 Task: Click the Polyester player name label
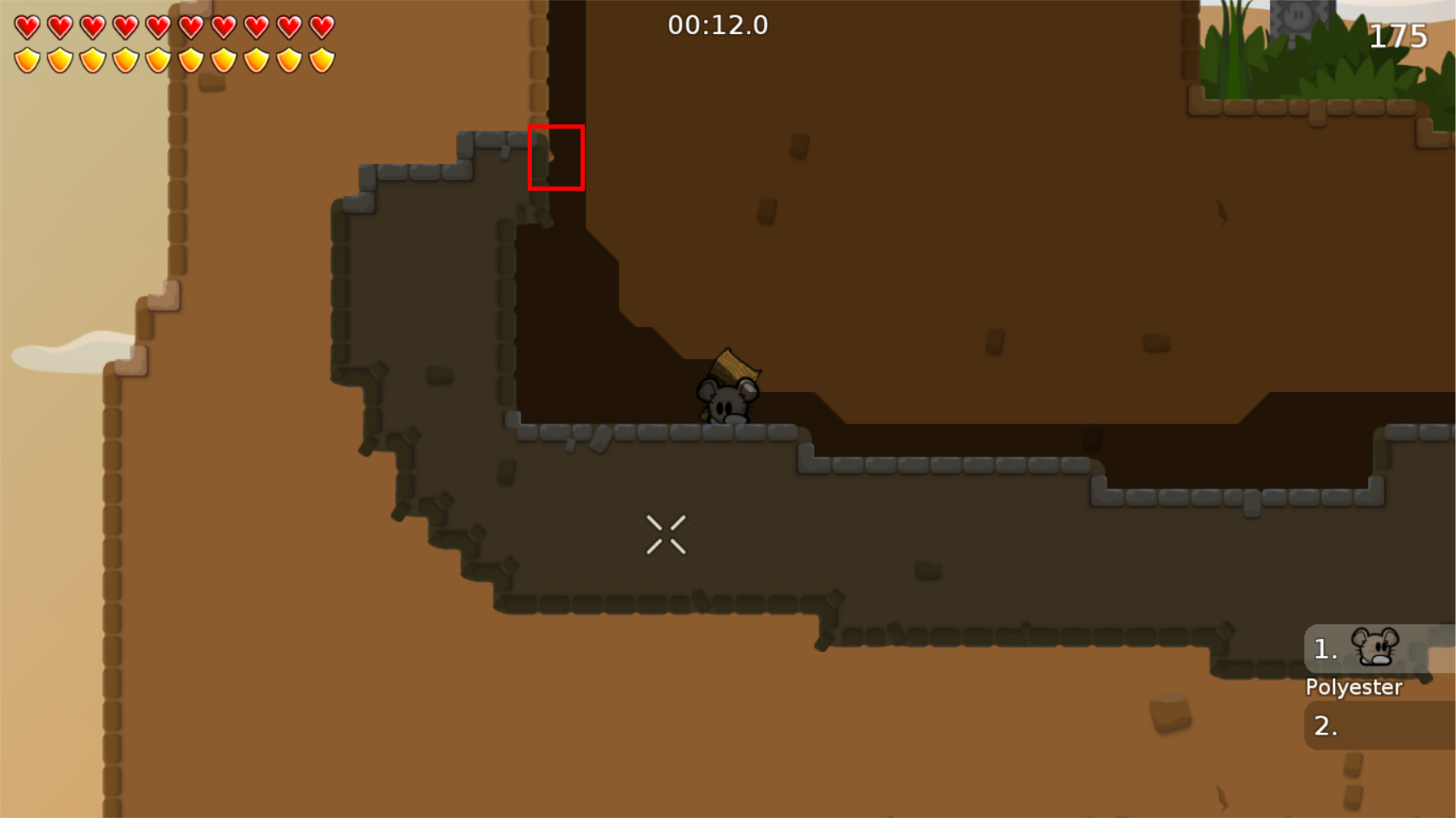pos(1354,687)
